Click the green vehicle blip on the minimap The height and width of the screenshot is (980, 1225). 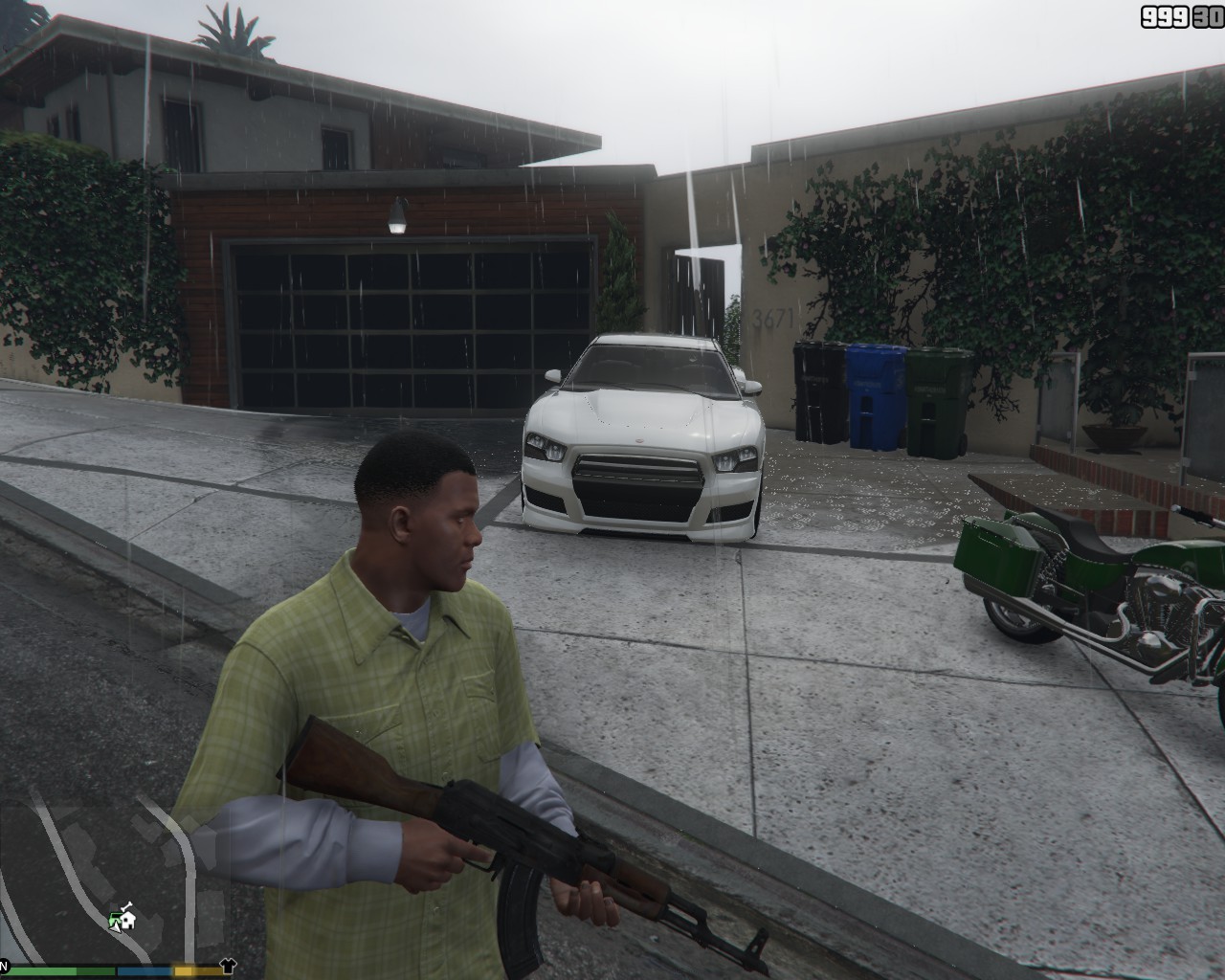[113, 918]
